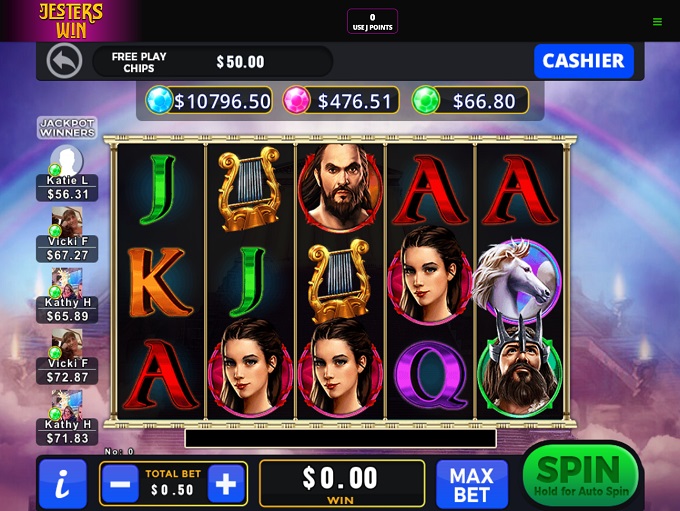
Task: Open the Cashier
Action: tap(583, 61)
